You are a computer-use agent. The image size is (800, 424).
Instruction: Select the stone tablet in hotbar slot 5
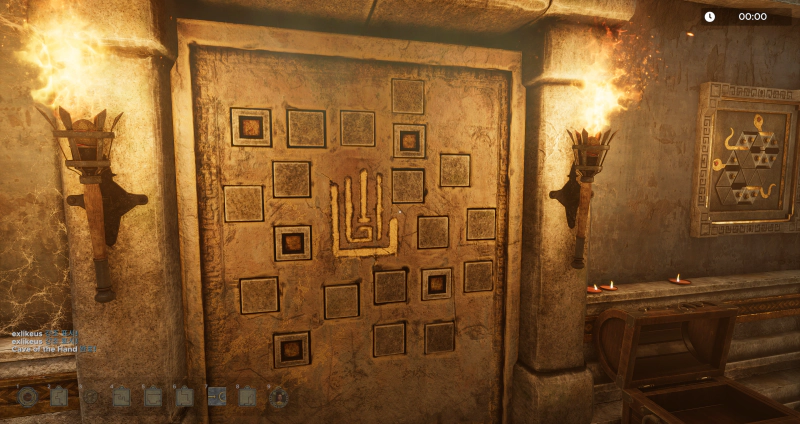pos(153,397)
